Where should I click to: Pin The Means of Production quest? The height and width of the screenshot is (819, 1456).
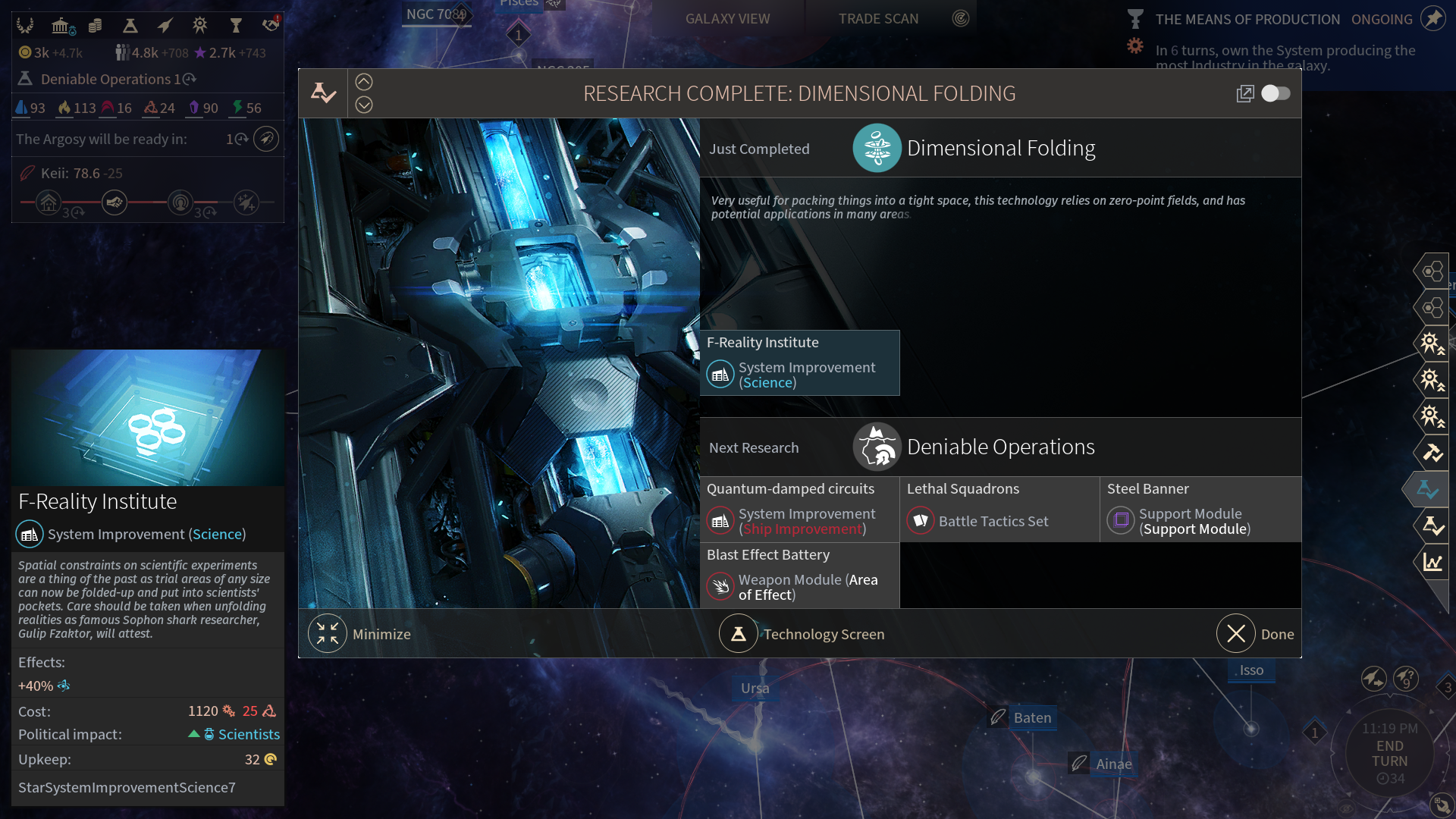[x=1432, y=19]
